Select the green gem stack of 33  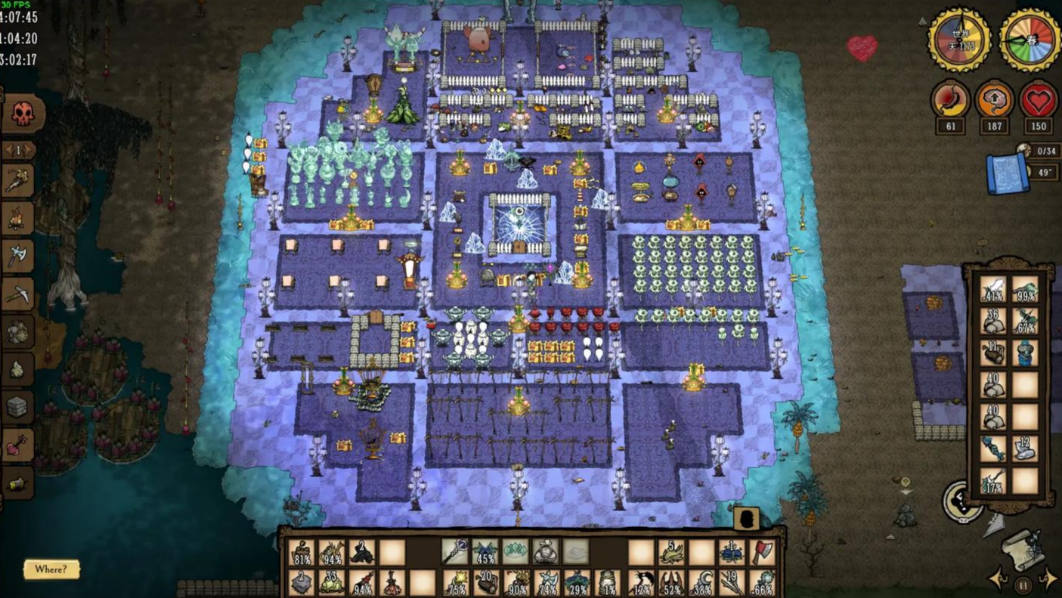331,582
